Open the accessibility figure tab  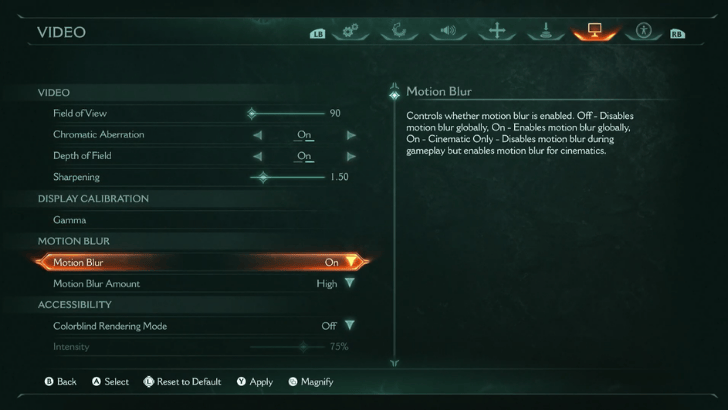(642, 31)
